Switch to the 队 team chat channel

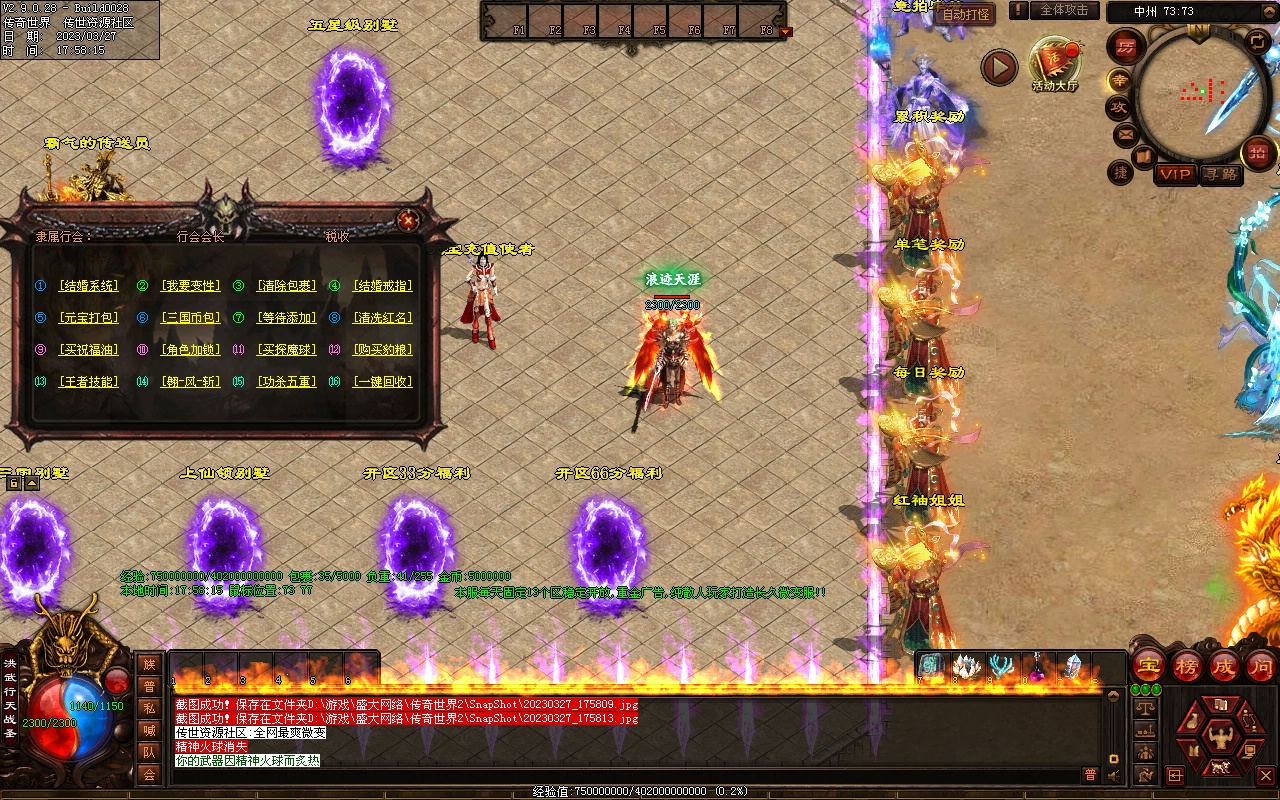coord(149,751)
